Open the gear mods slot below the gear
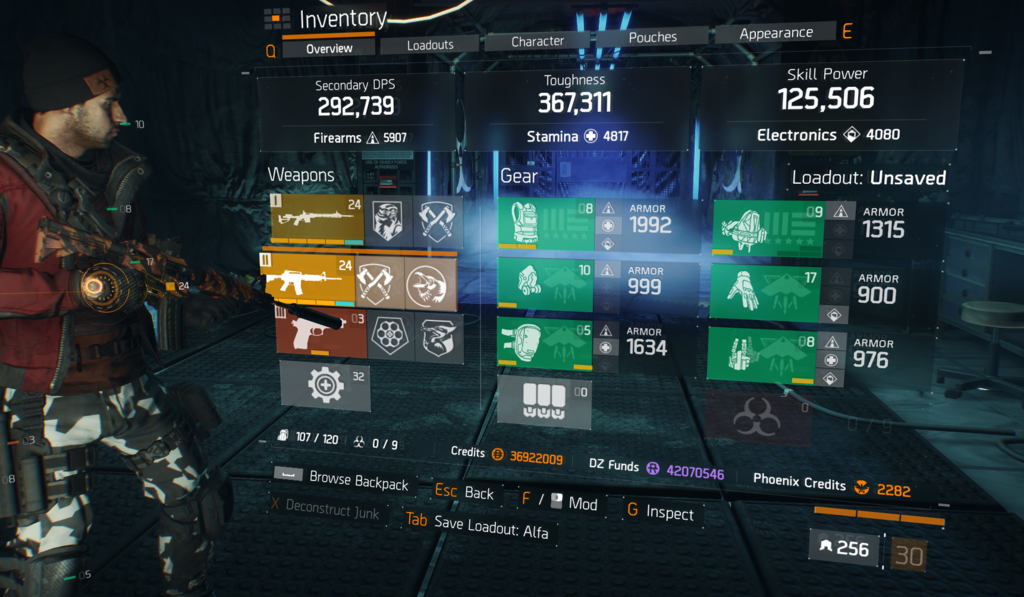 tap(546, 400)
